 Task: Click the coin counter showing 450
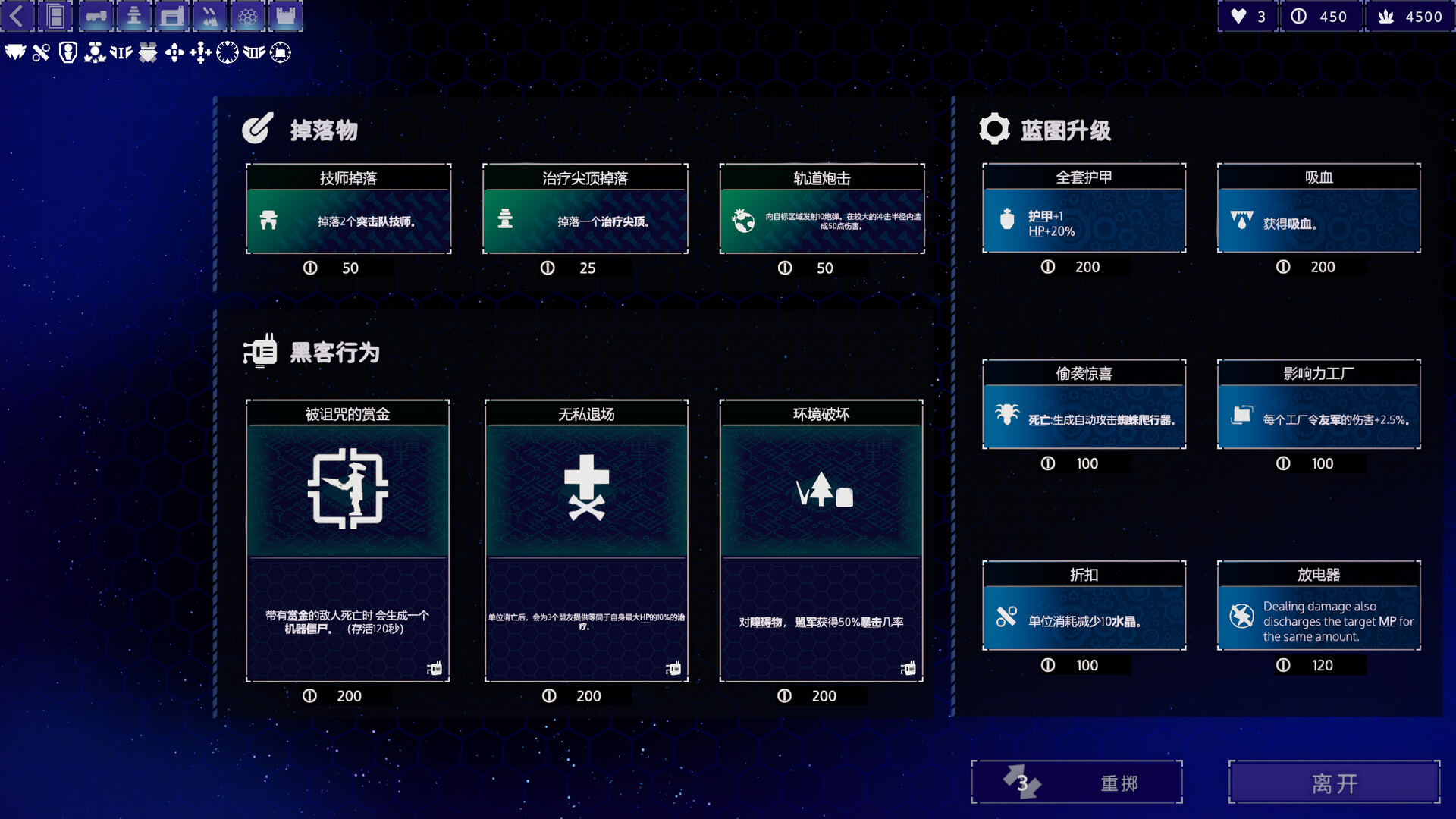click(1320, 15)
